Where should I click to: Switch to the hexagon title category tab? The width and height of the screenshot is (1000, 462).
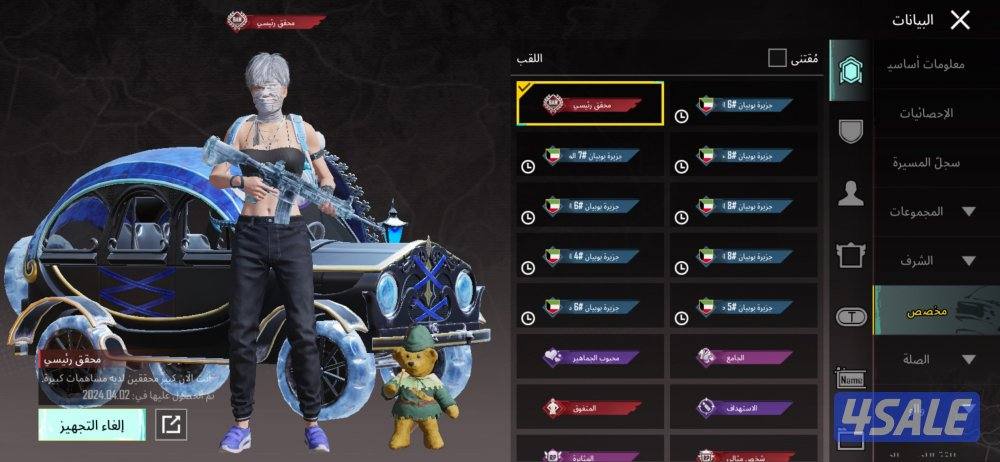tap(851, 70)
